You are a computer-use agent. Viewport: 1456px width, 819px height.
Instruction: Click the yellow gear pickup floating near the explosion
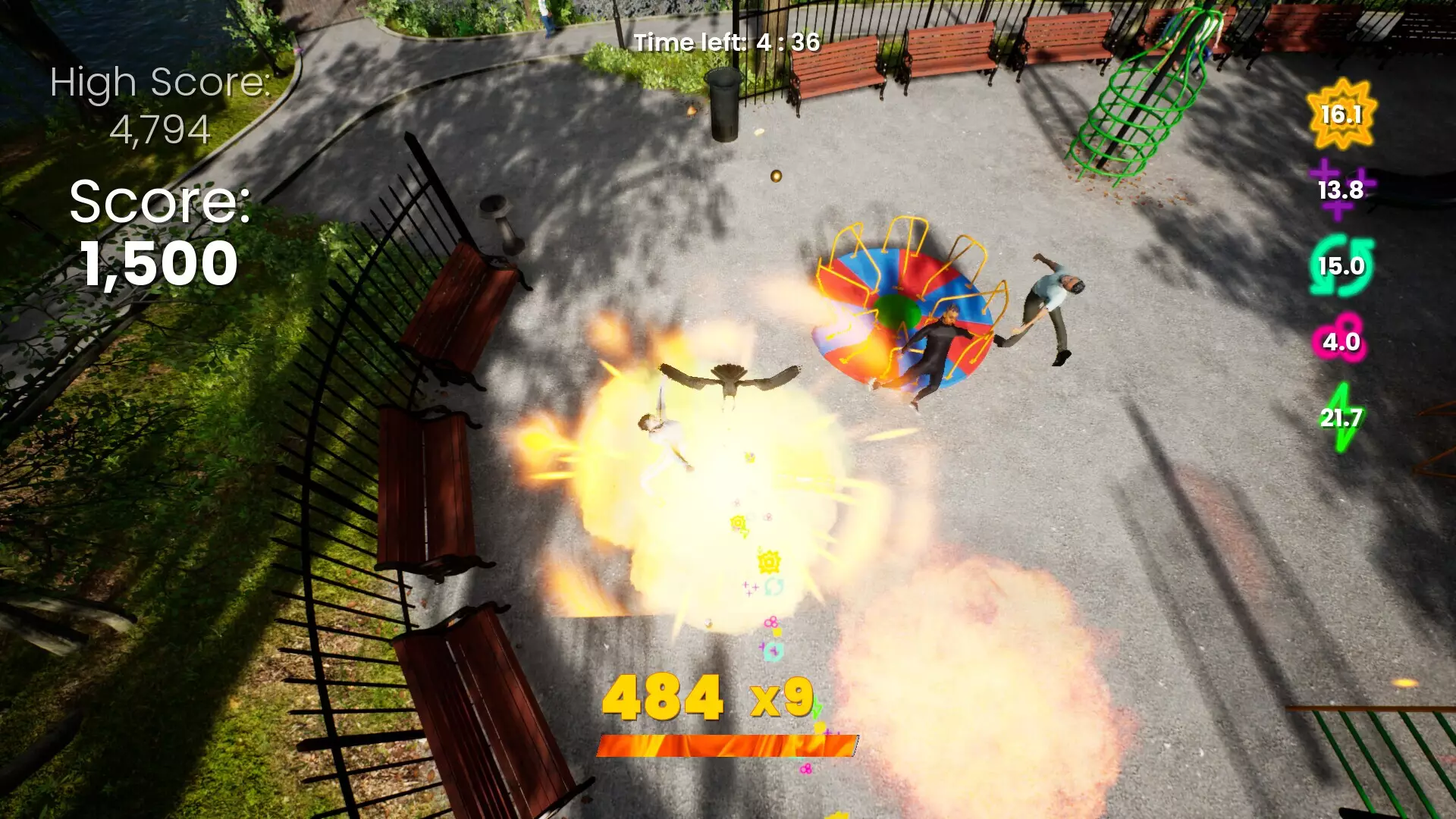(768, 561)
